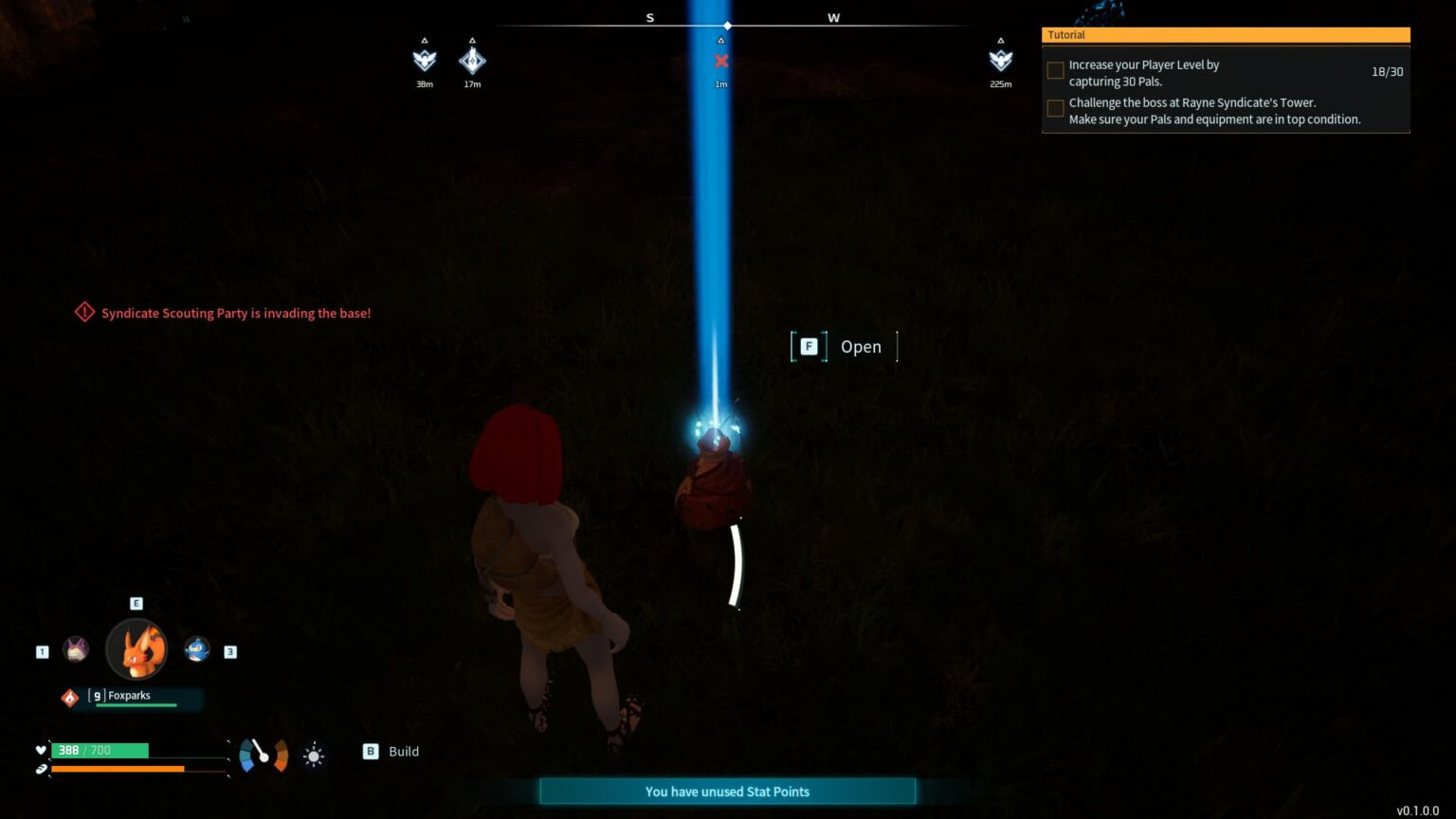Image resolution: width=1456 pixels, height=819 pixels.
Task: Select the 225m compass waypoint marker
Action: tap(1001, 61)
